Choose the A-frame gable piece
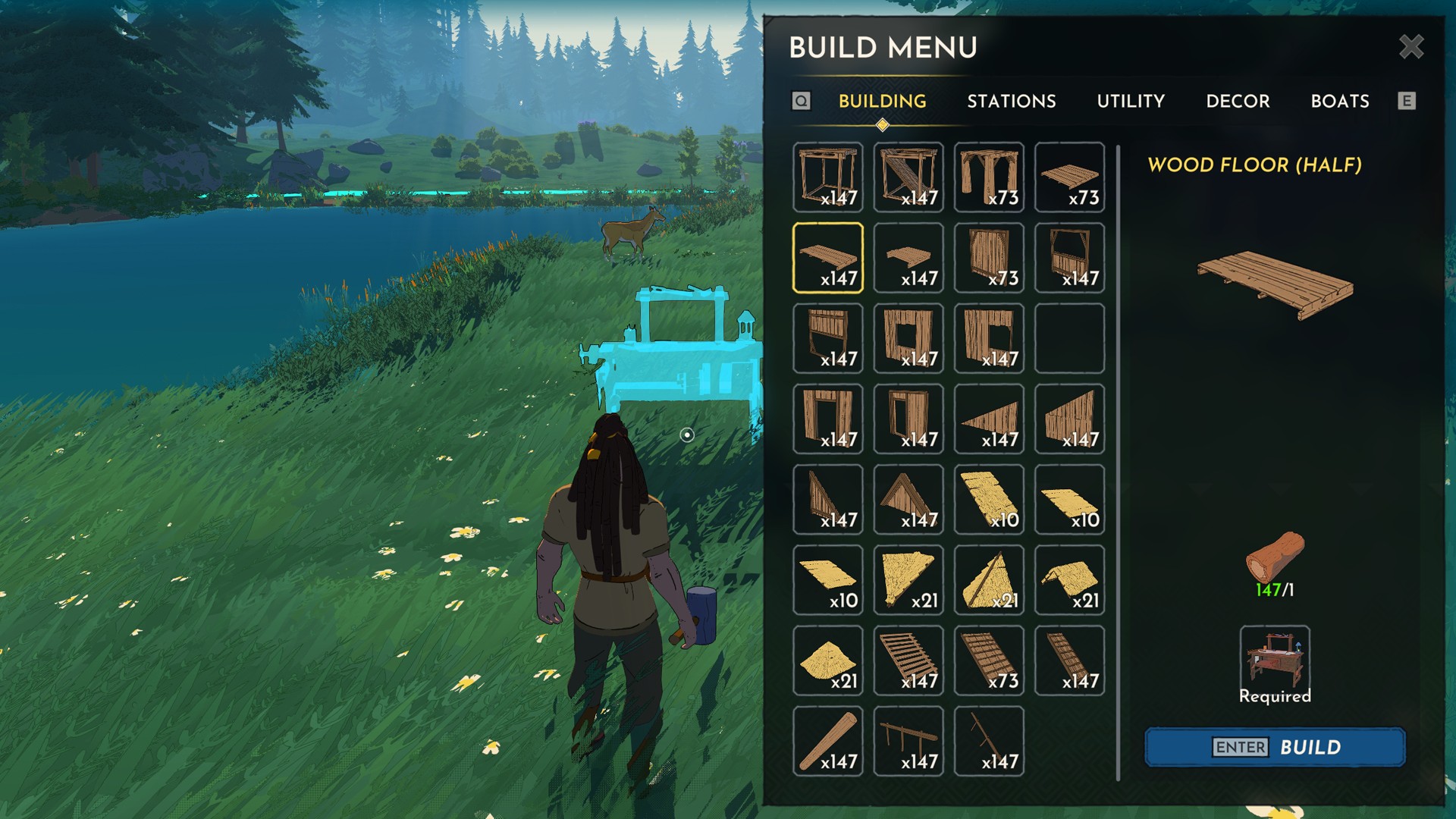The height and width of the screenshot is (819, 1456). pos(908,500)
